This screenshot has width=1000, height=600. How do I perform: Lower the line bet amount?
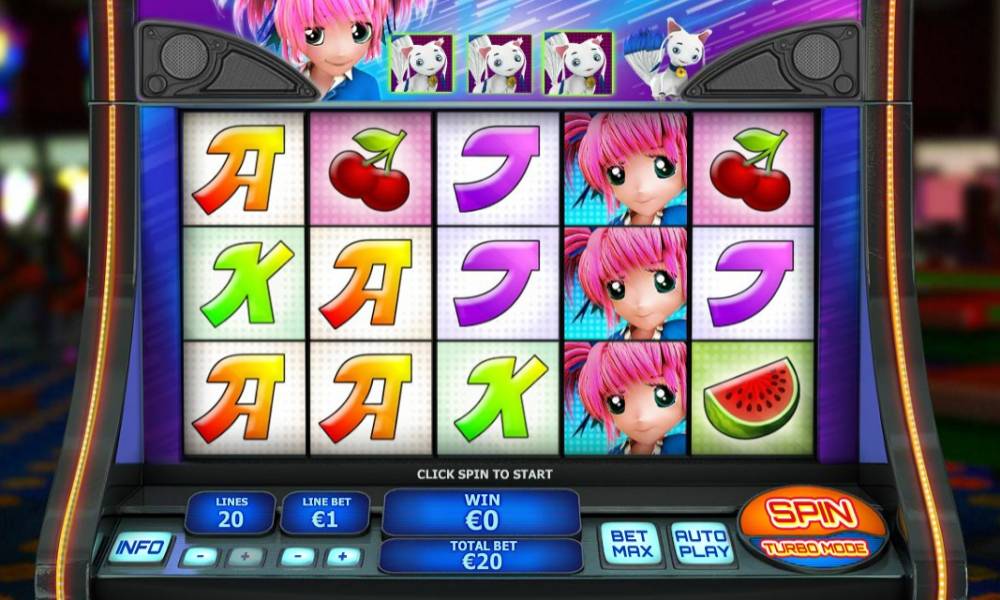coord(296,556)
